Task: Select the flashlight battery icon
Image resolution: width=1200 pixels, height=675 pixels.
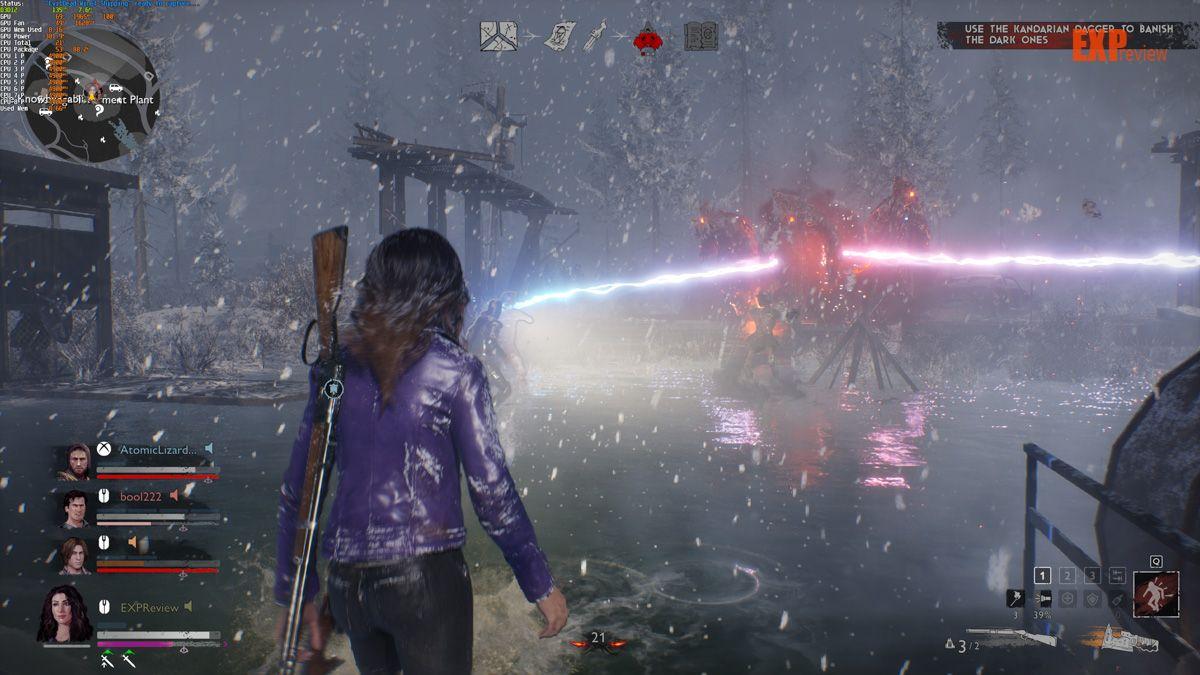Action: tap(1042, 597)
